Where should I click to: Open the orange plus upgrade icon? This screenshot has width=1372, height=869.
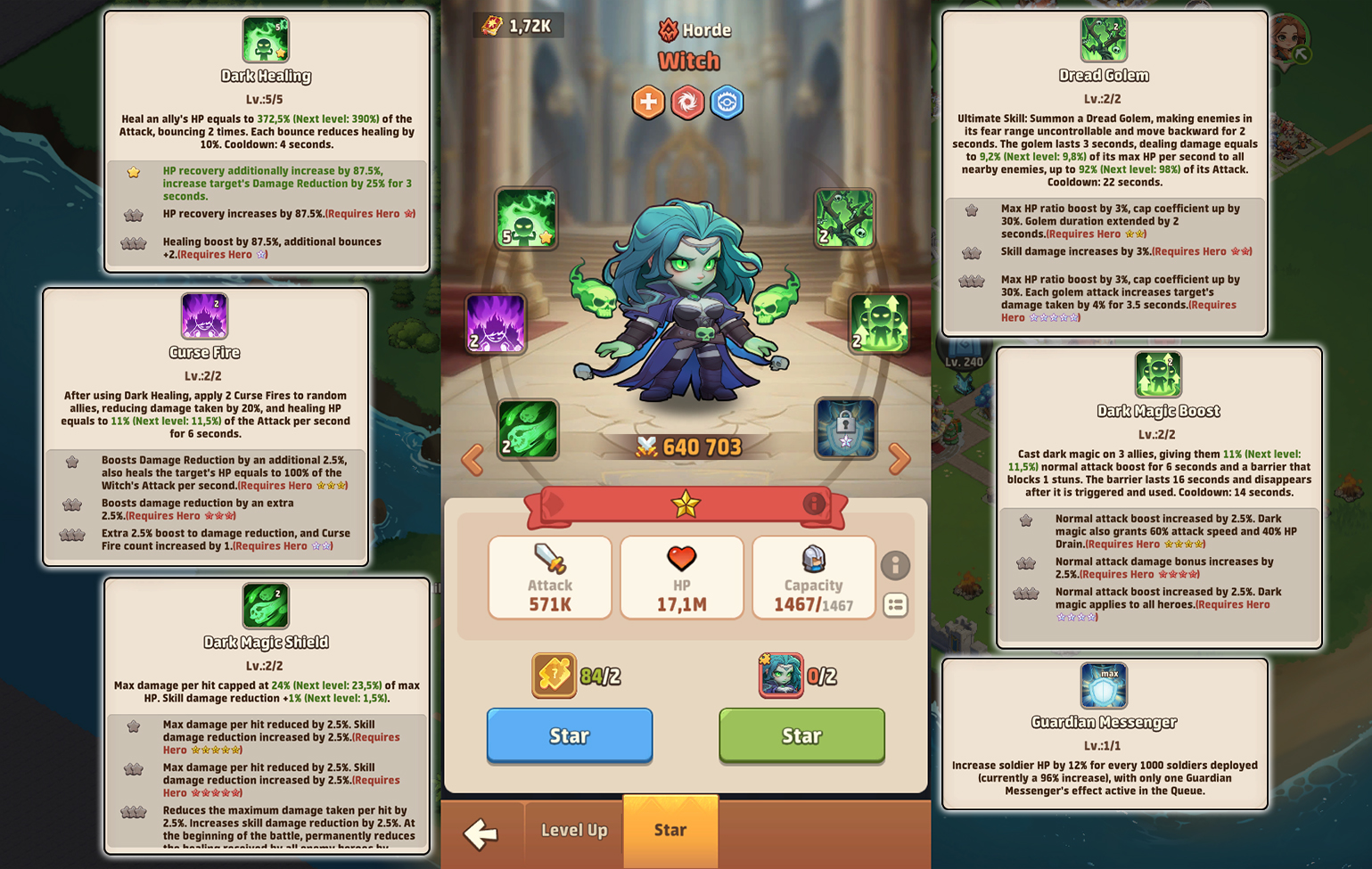point(648,102)
